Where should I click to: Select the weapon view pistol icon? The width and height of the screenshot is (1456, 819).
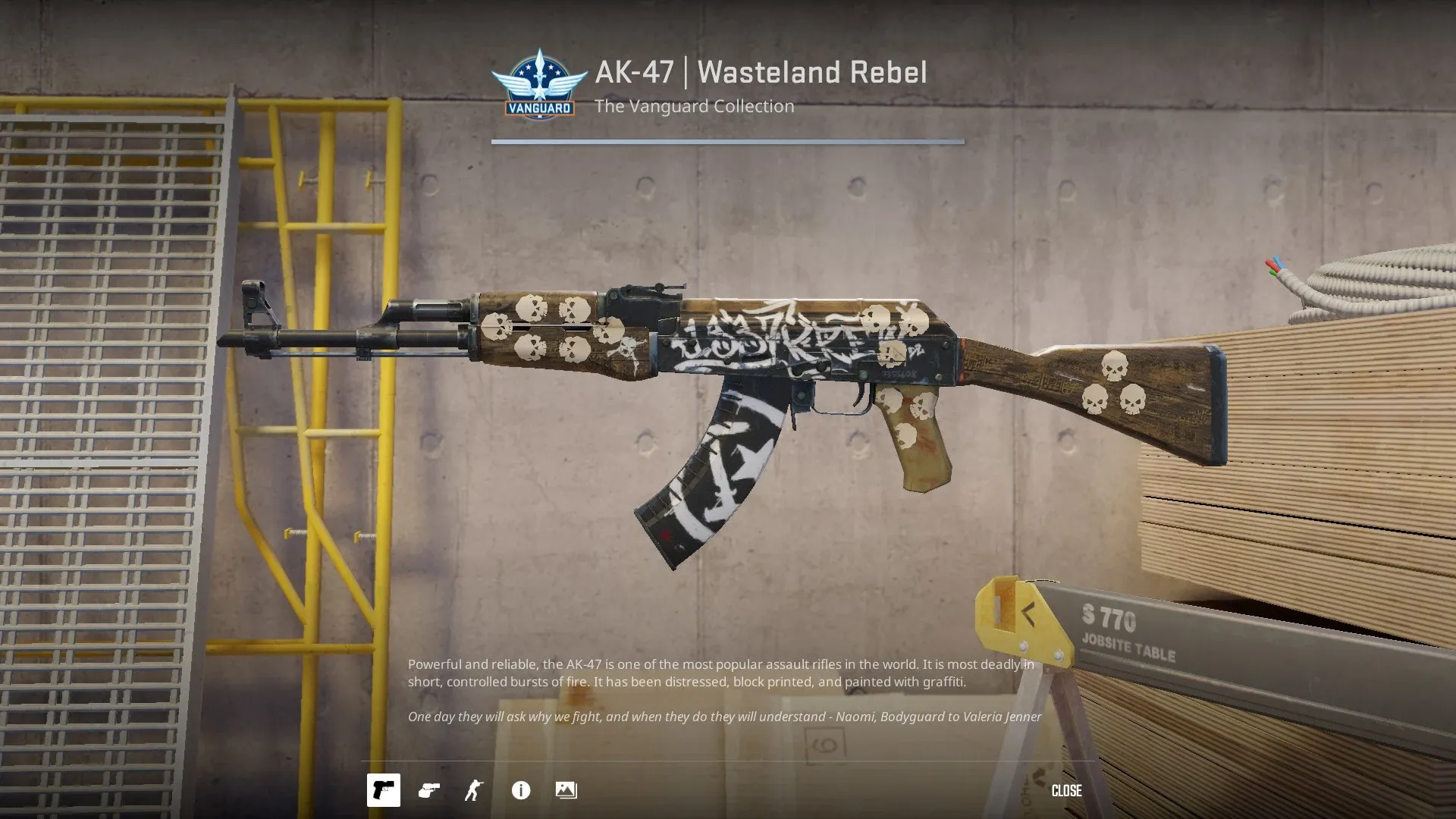coord(384,790)
